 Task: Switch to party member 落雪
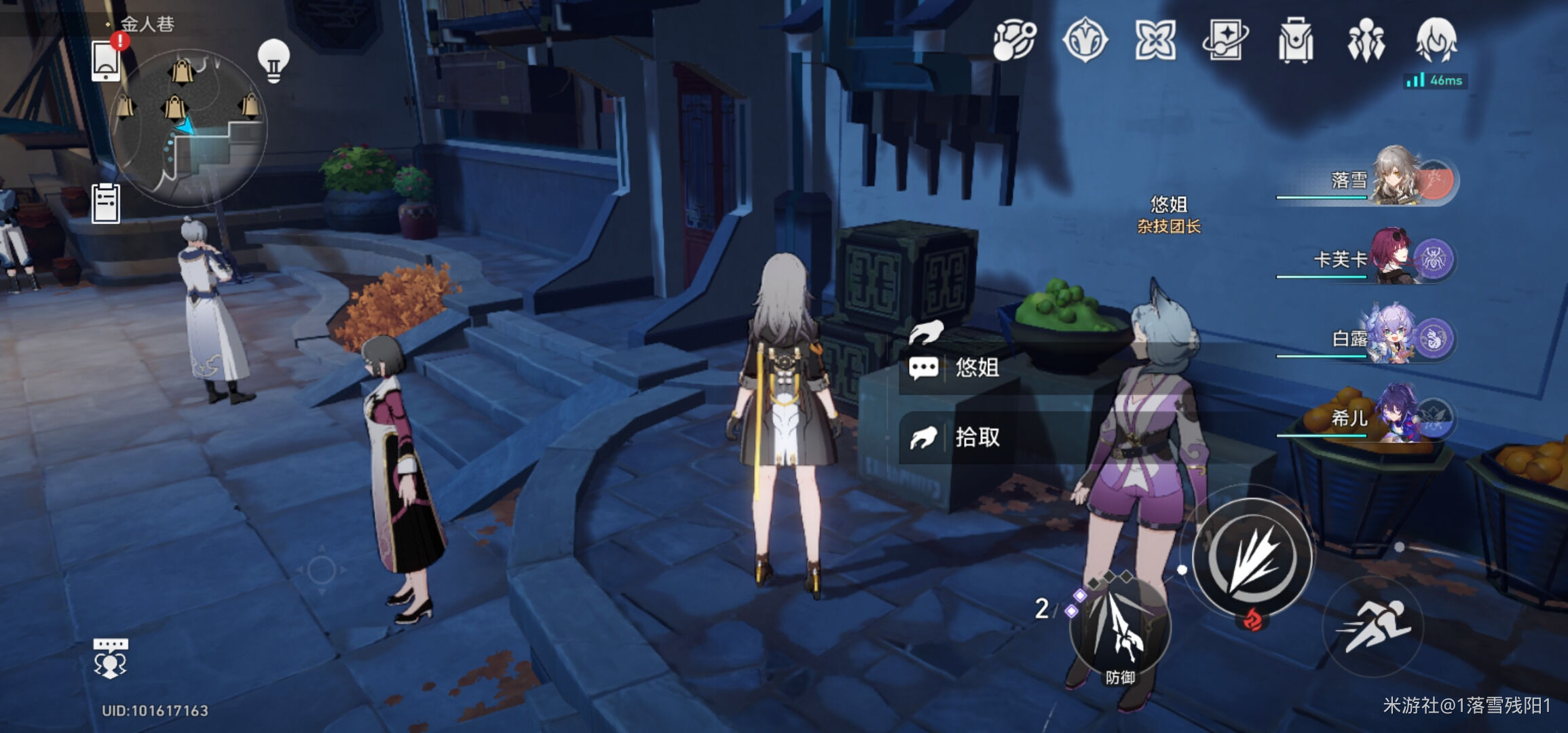[1392, 178]
